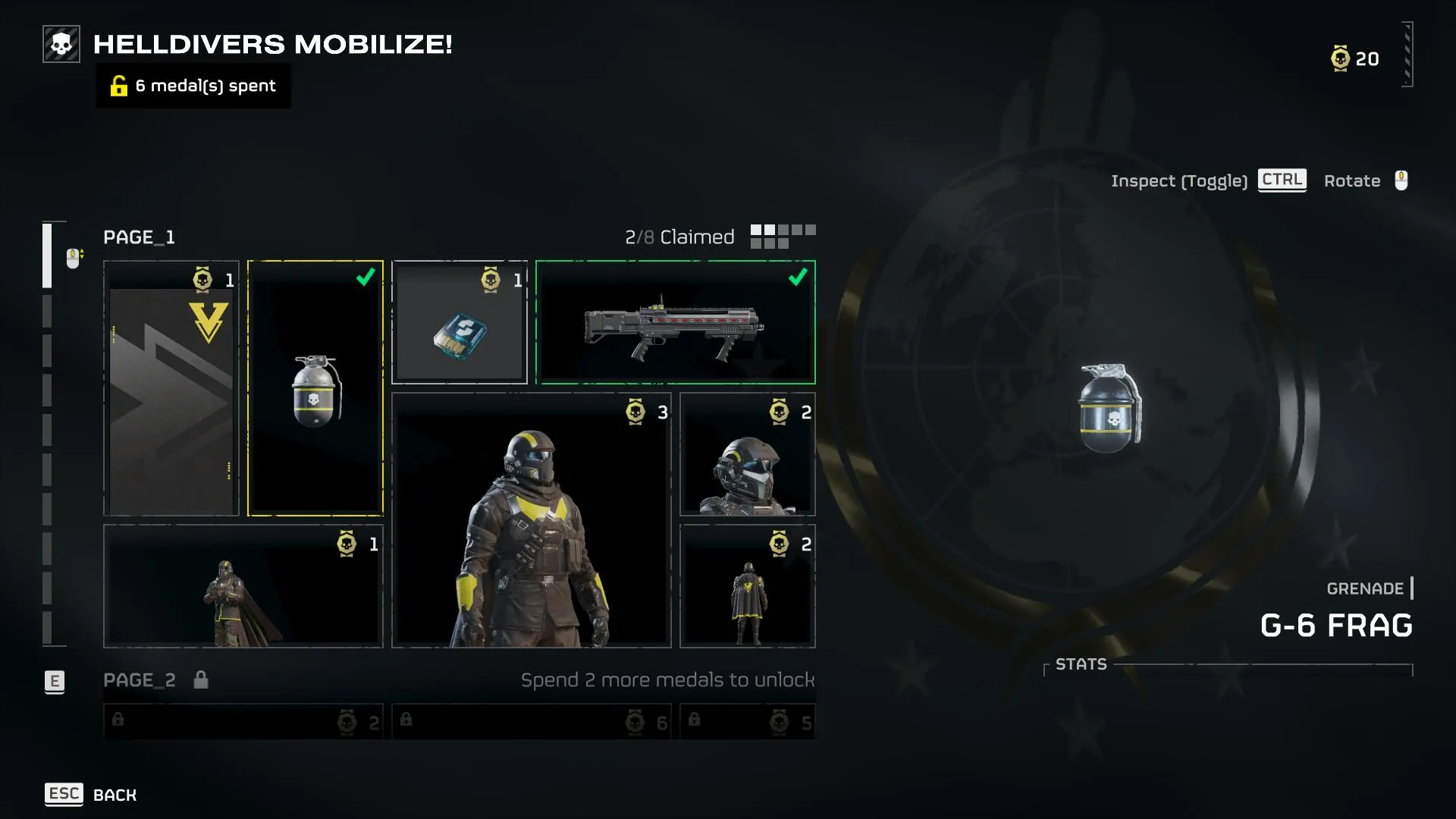Choose the claimed shotgun weapon tile
This screenshot has width=1456, height=819.
[x=675, y=322]
